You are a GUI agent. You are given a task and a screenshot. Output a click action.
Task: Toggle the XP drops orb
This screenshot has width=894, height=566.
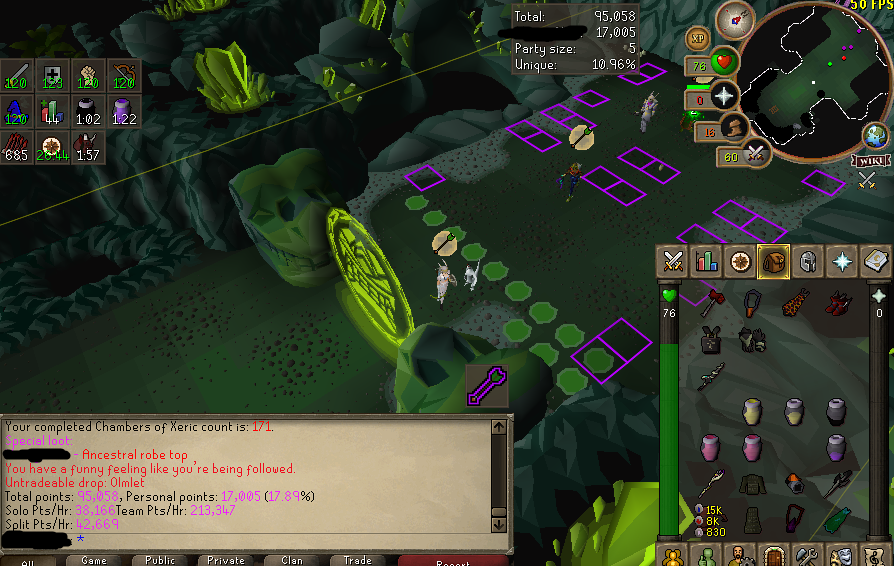pyautogui.click(x=697, y=39)
